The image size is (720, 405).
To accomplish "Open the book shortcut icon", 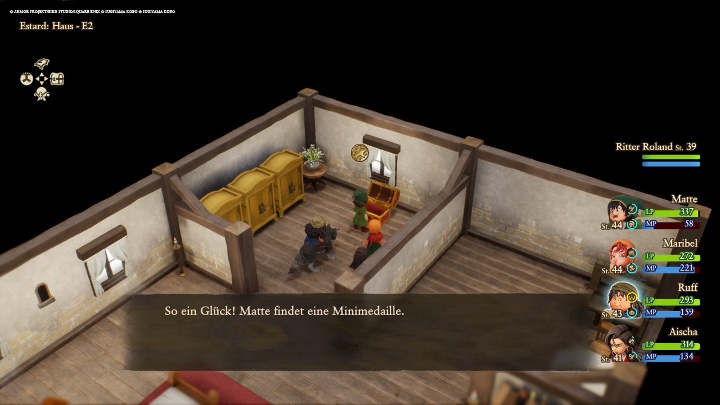I will [x=42, y=64].
